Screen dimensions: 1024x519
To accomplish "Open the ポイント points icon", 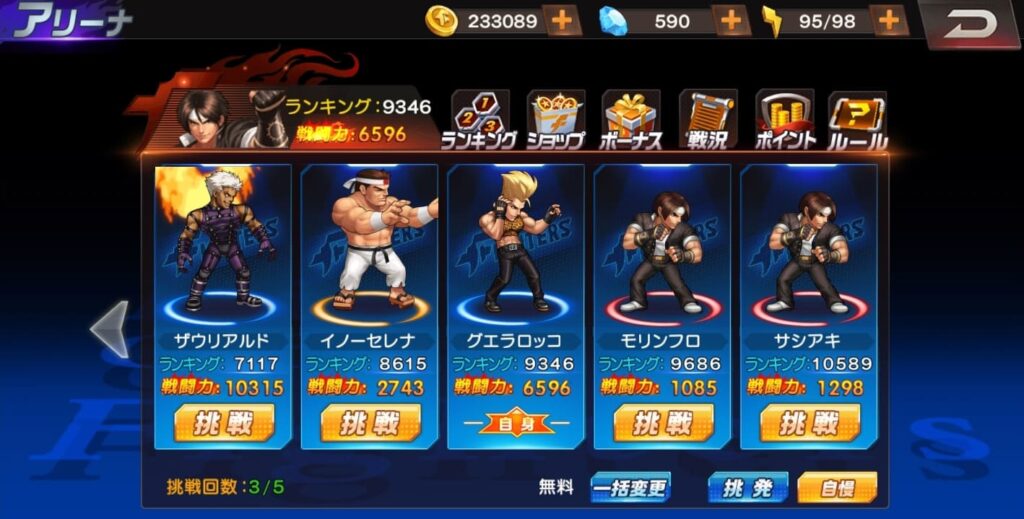I will [x=784, y=119].
